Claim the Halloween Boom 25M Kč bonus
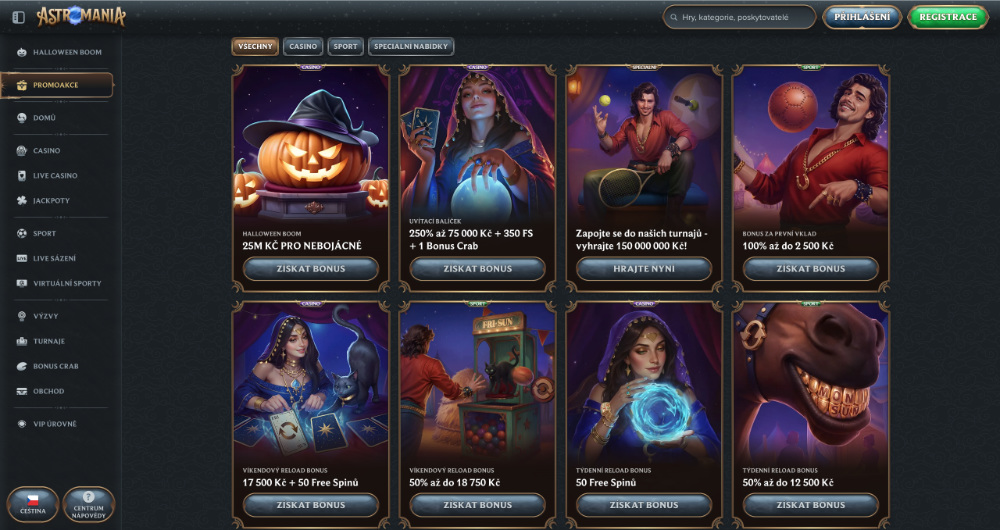 310,269
